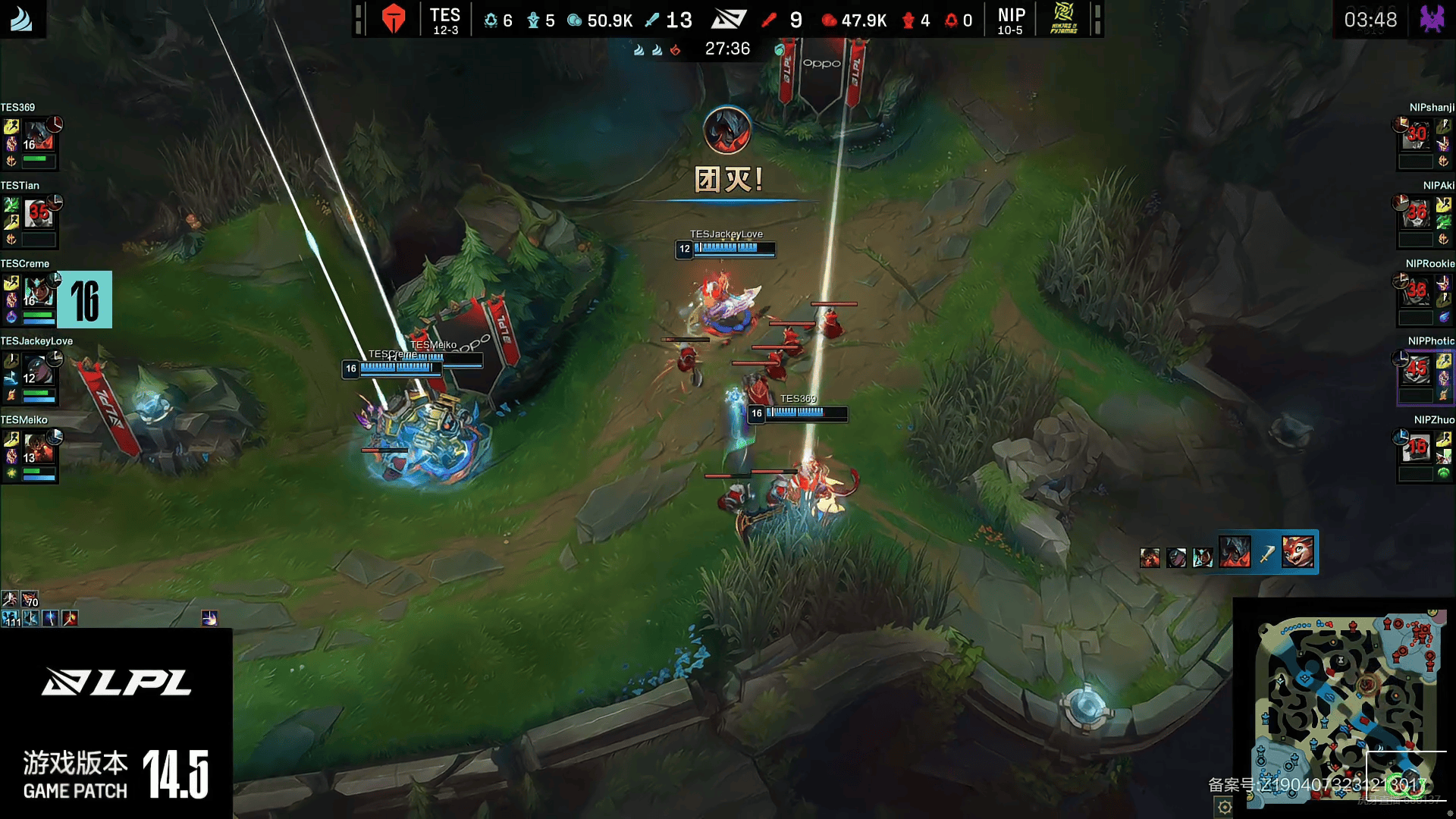This screenshot has width=1456, height=819.
Task: Select TES369's champion portrait
Action: 38,135
